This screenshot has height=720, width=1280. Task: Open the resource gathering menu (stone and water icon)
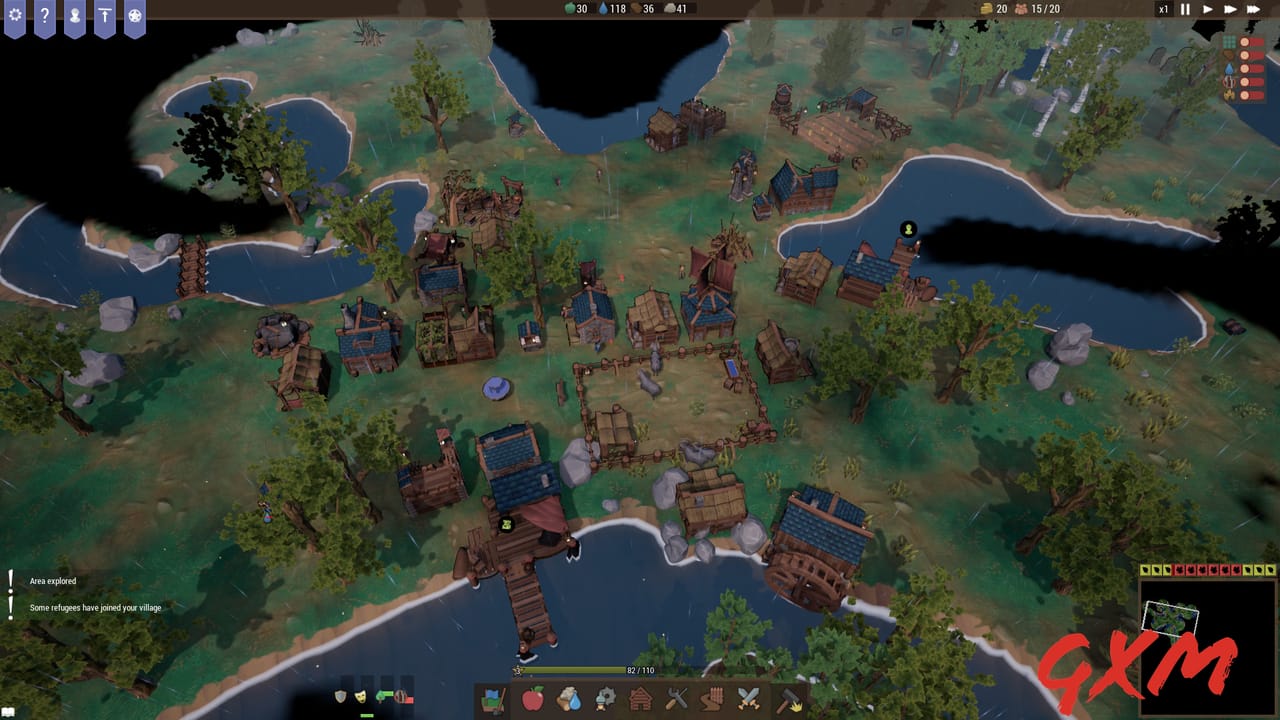tap(567, 703)
